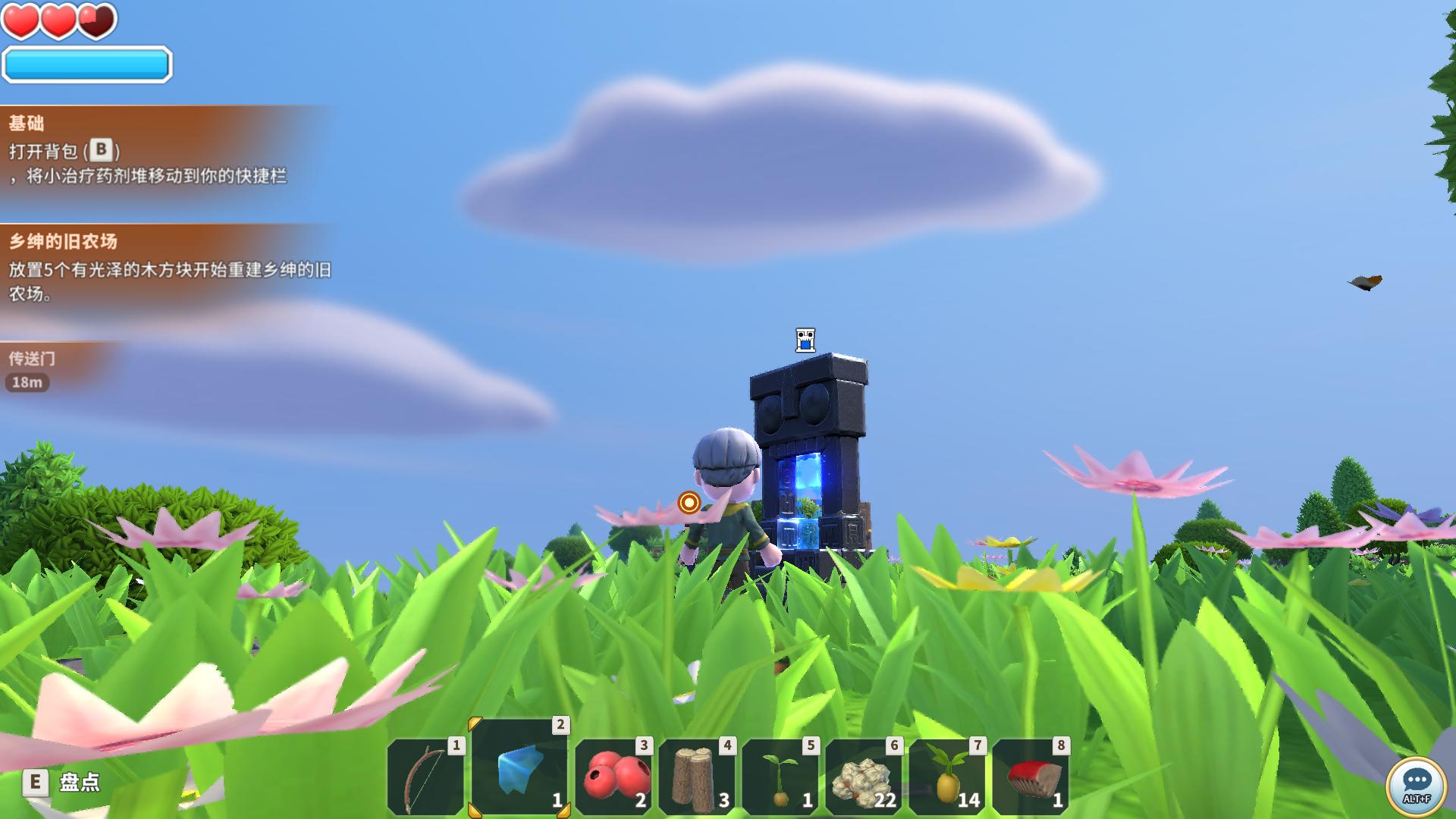Select the yellow seed stack of 14
Screen dimensions: 1456x819
point(947,777)
